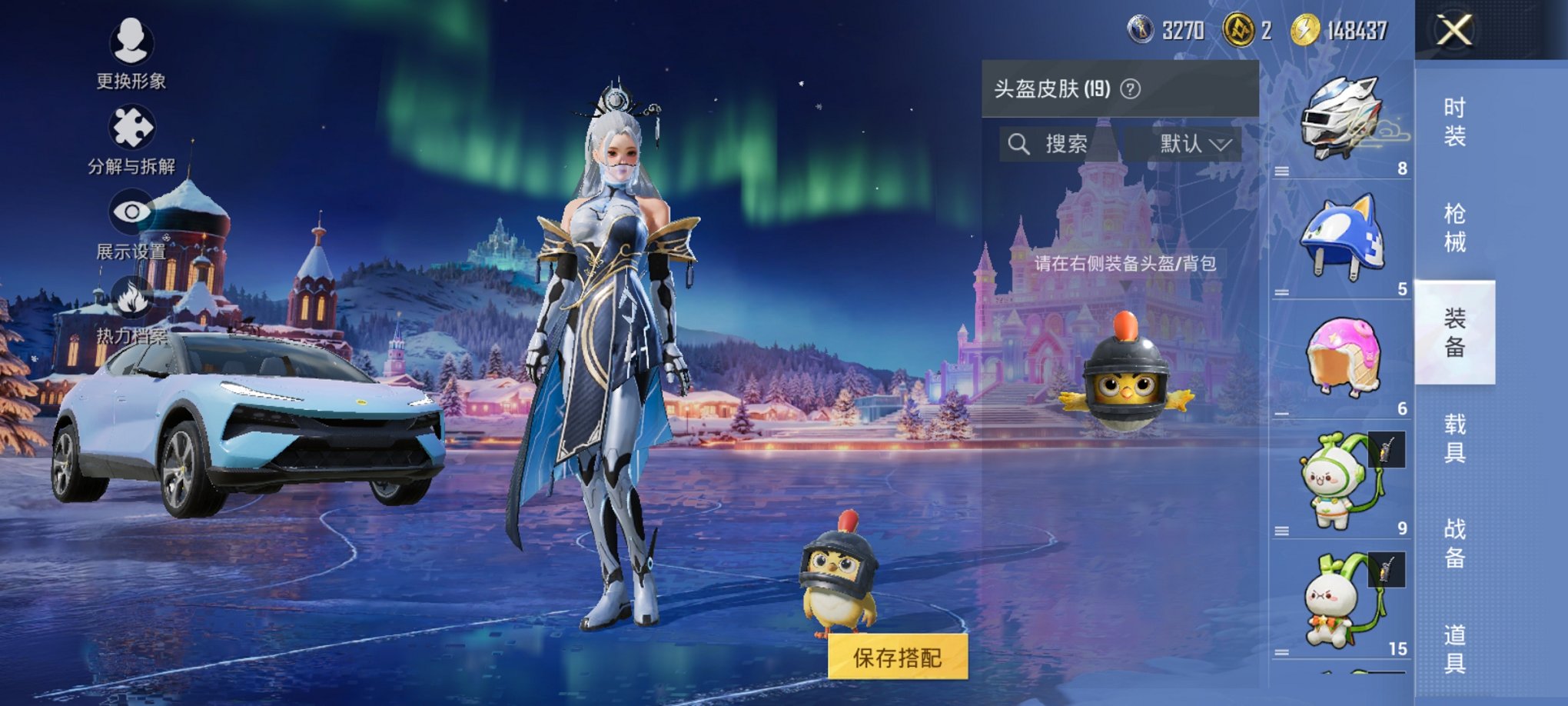Click the search magnifier in the helmet panel

1020,142
